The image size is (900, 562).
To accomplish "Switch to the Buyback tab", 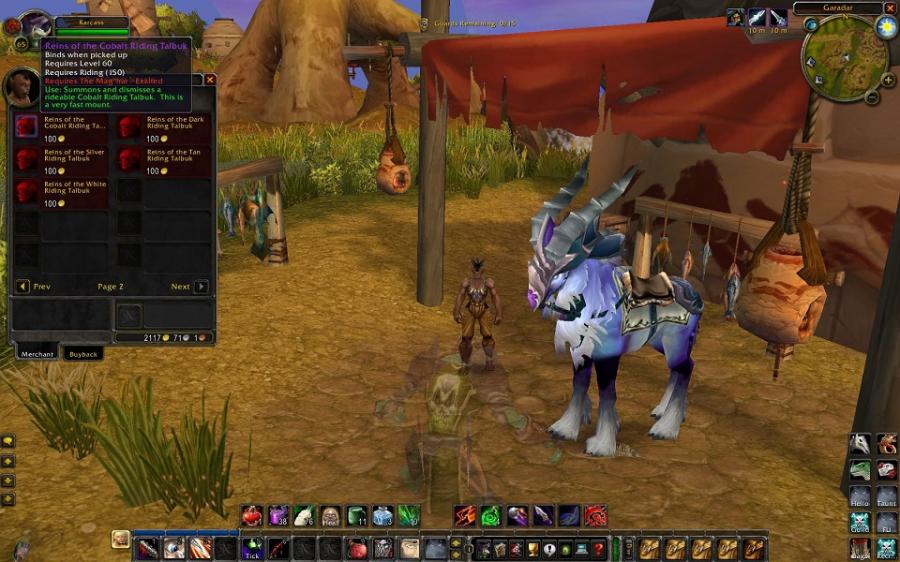I will pyautogui.click(x=83, y=354).
